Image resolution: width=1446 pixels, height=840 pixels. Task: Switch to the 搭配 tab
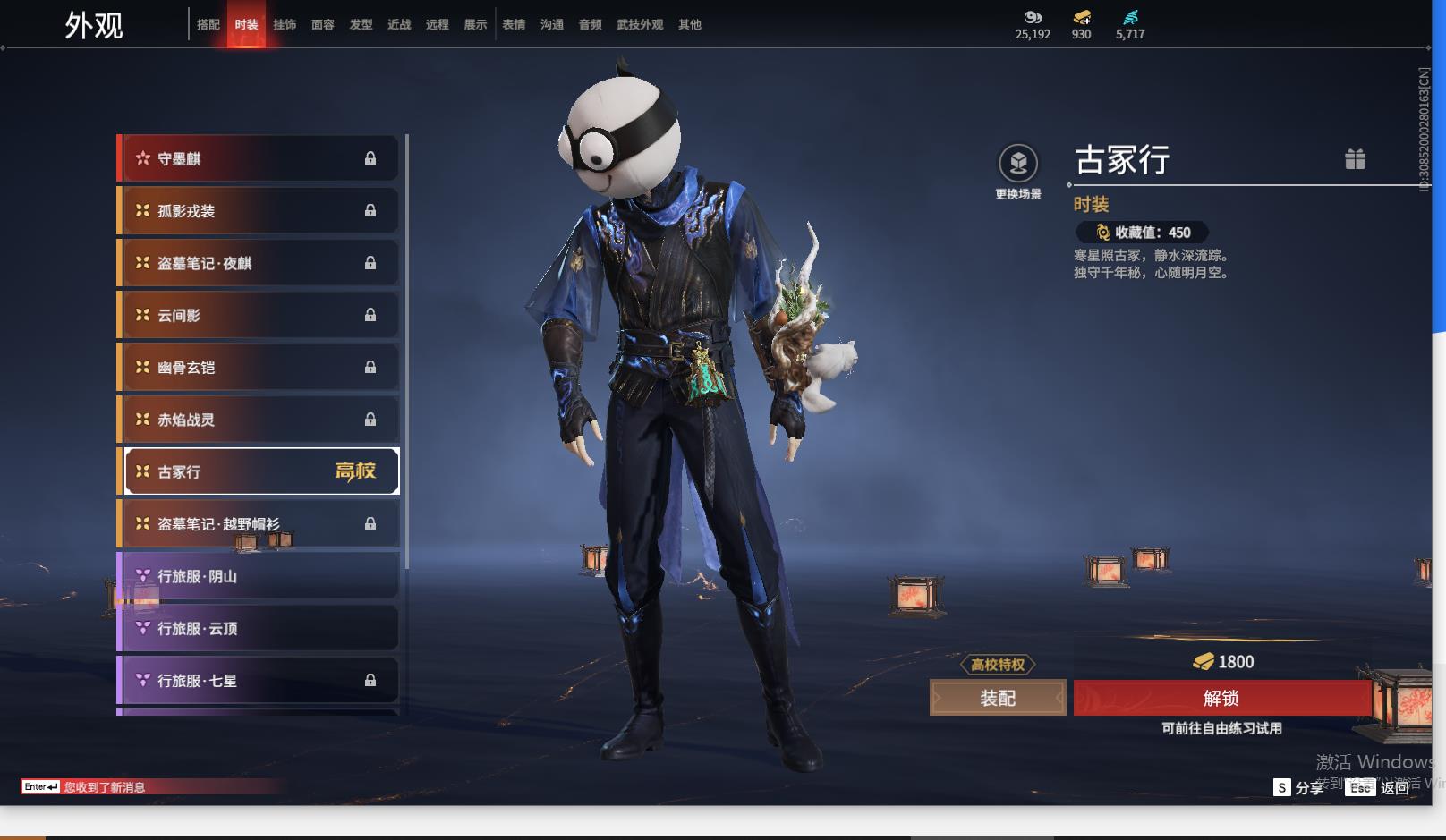(208, 25)
